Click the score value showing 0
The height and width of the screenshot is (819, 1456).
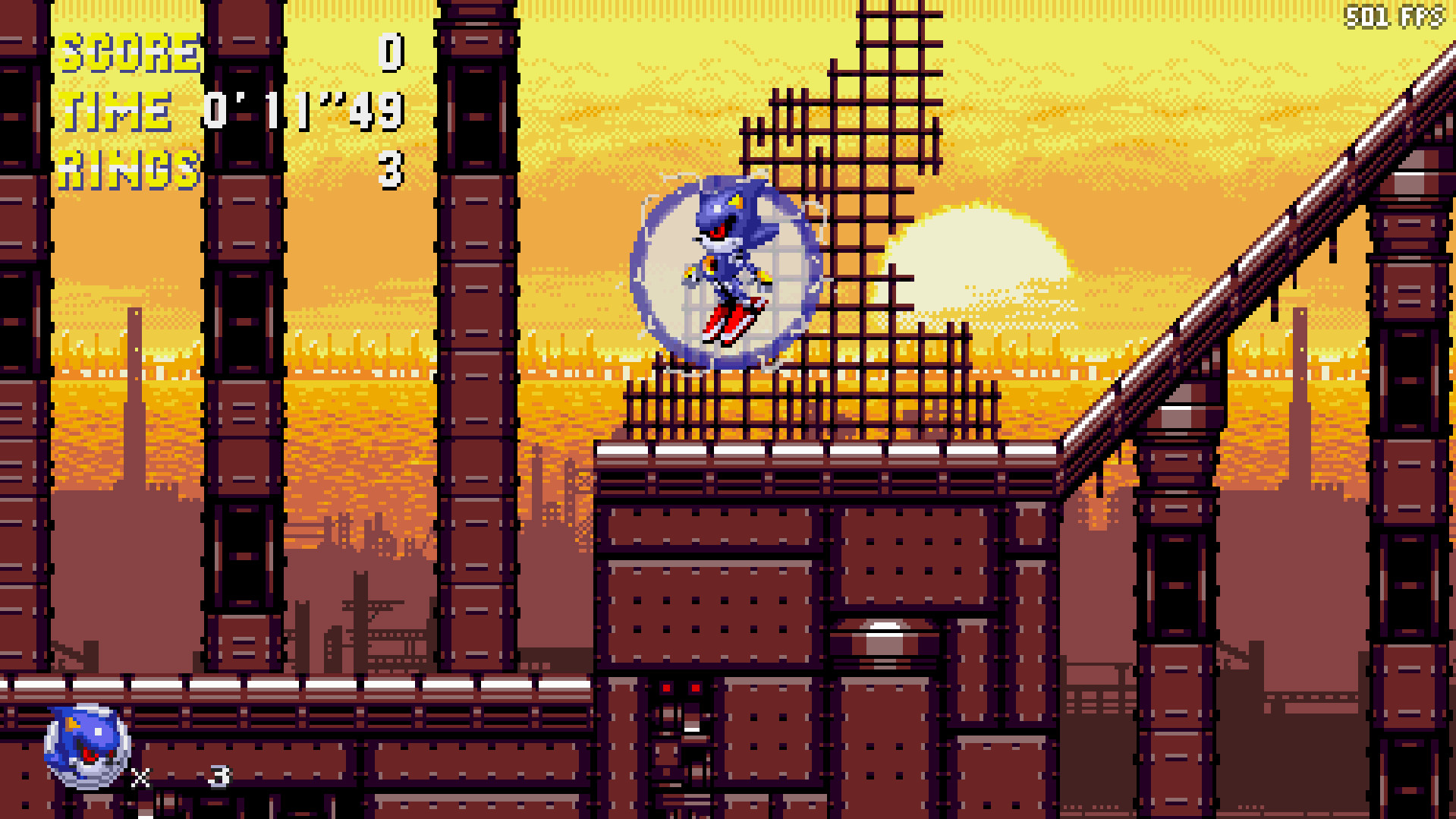pos(391,53)
